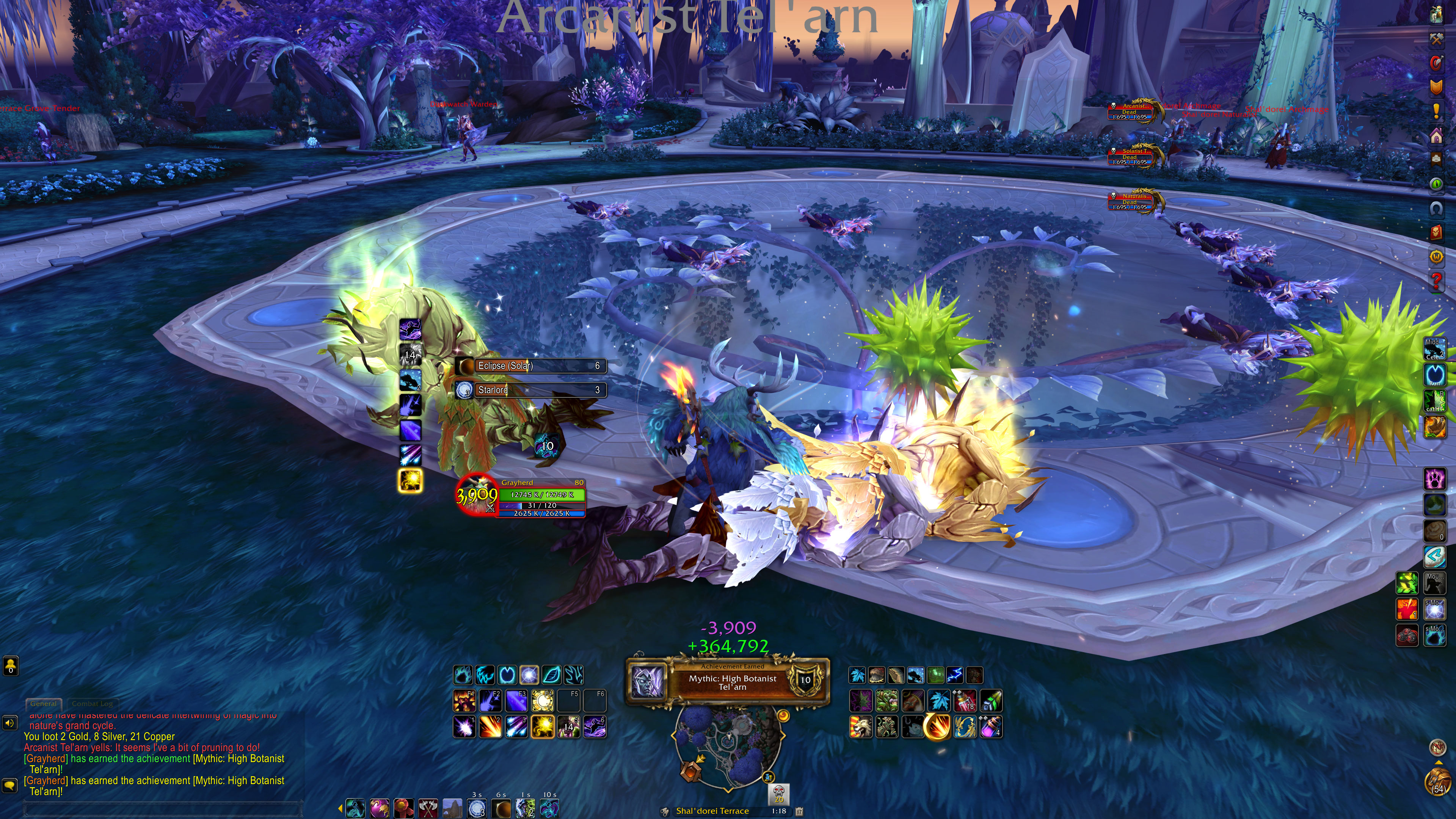Open the red skull adventure guide

[1436, 232]
